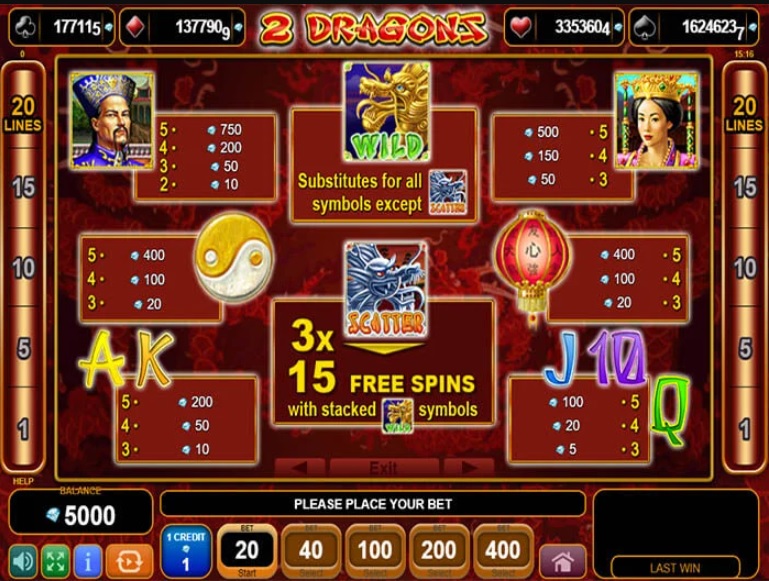The width and height of the screenshot is (769, 581).
Task: Choose the 100 bet amount
Action: pos(374,550)
